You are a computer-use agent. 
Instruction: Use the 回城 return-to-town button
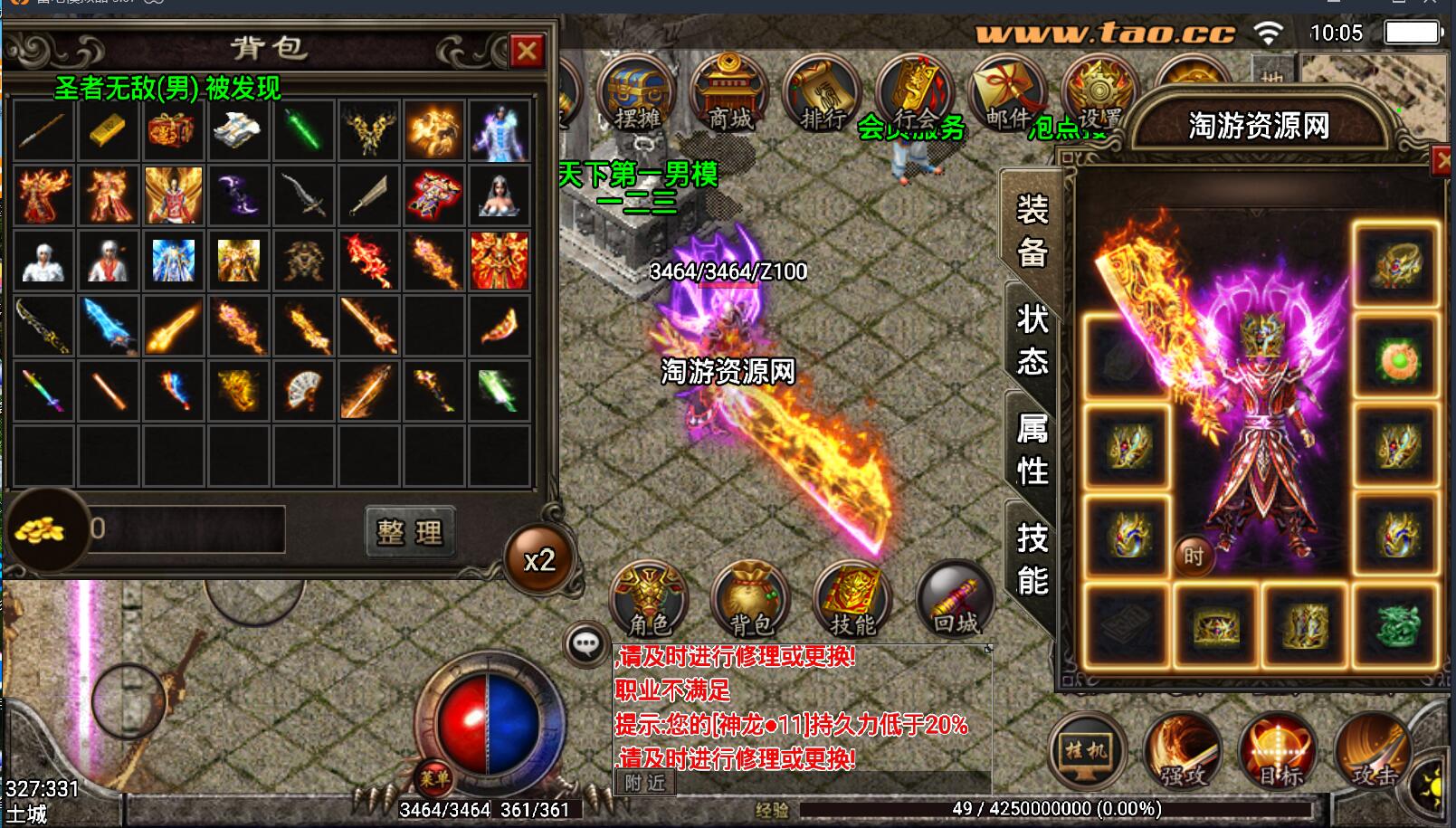click(x=955, y=601)
